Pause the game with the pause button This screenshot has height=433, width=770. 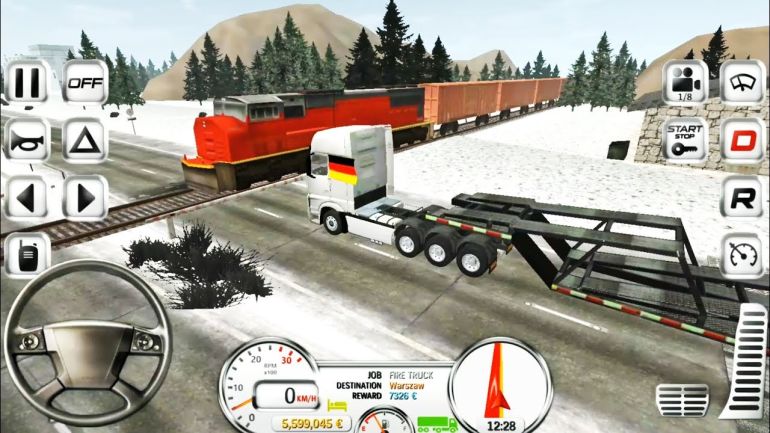pos(26,82)
